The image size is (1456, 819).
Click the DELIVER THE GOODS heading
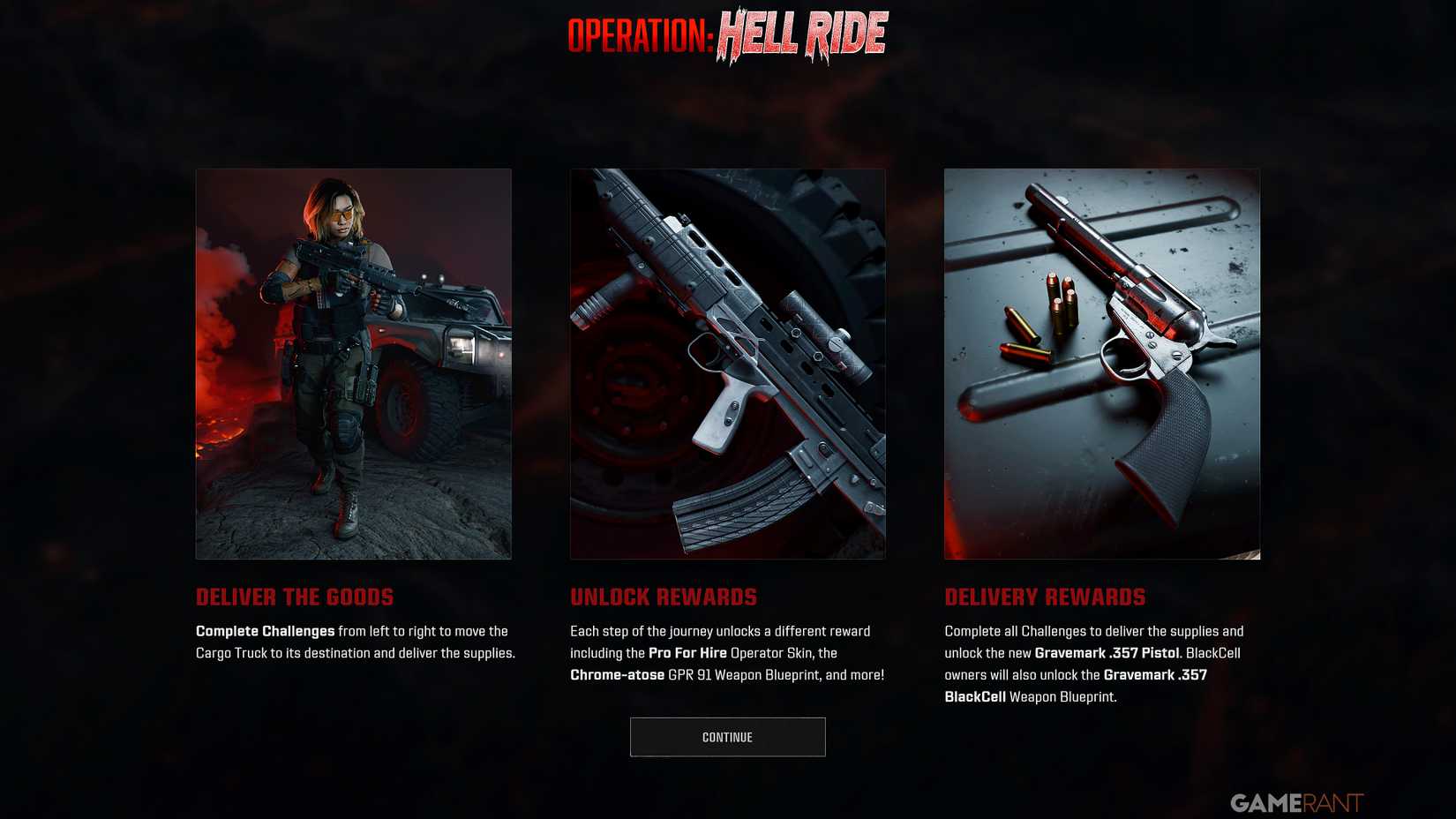click(295, 597)
